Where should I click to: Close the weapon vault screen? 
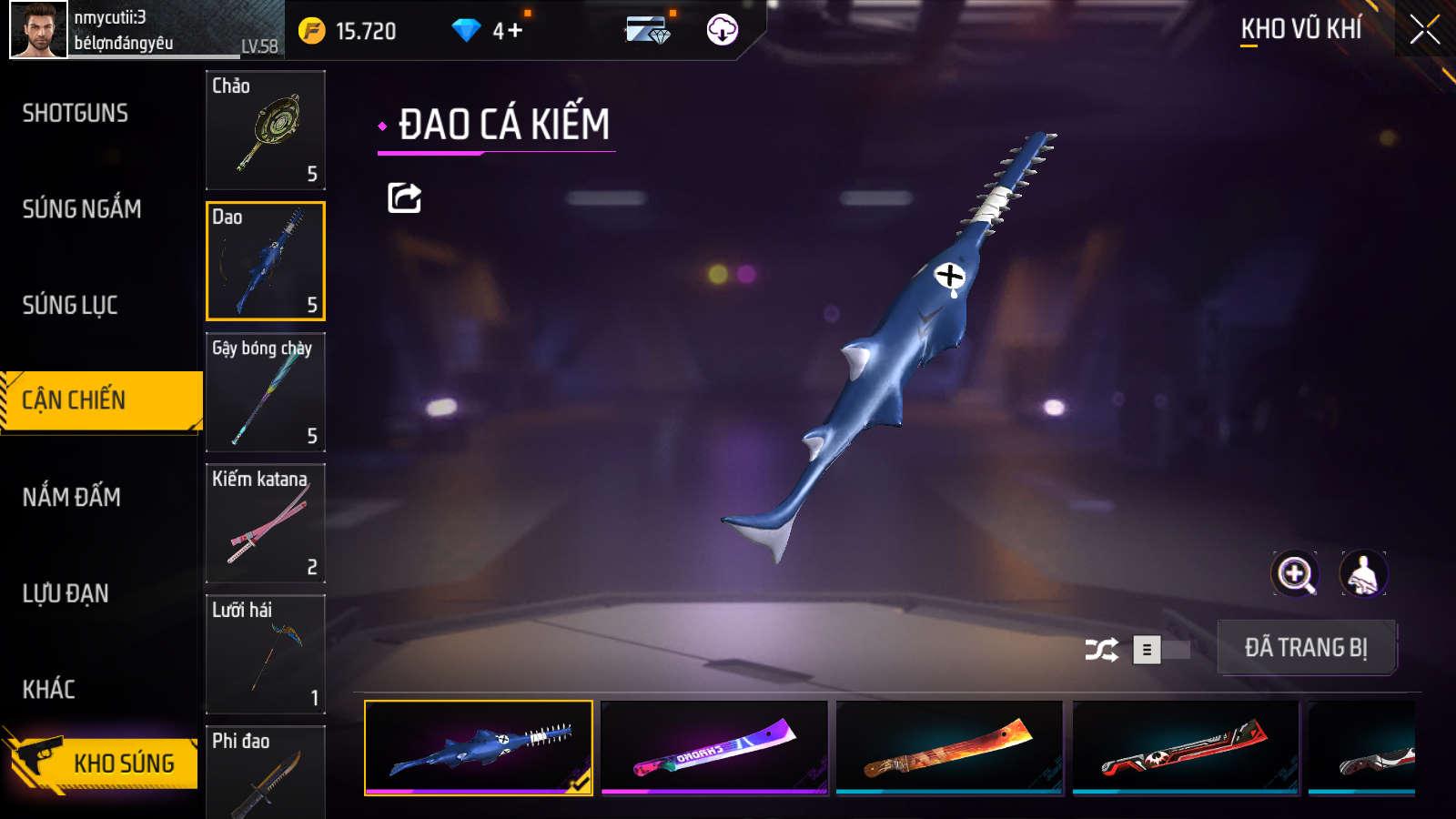[x=1424, y=30]
